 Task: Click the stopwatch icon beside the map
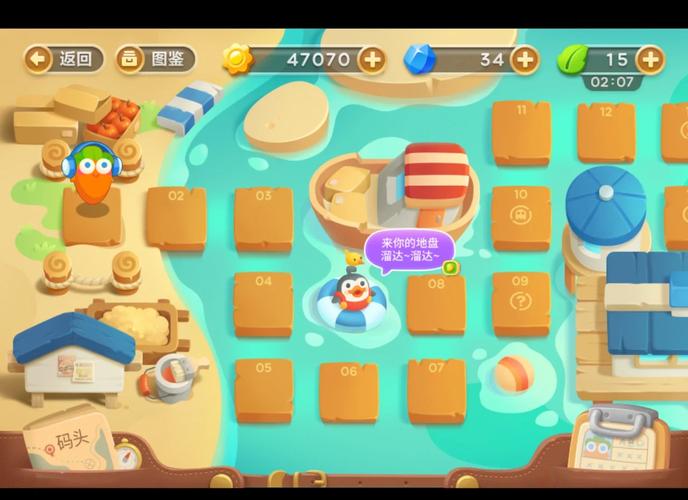125,453
